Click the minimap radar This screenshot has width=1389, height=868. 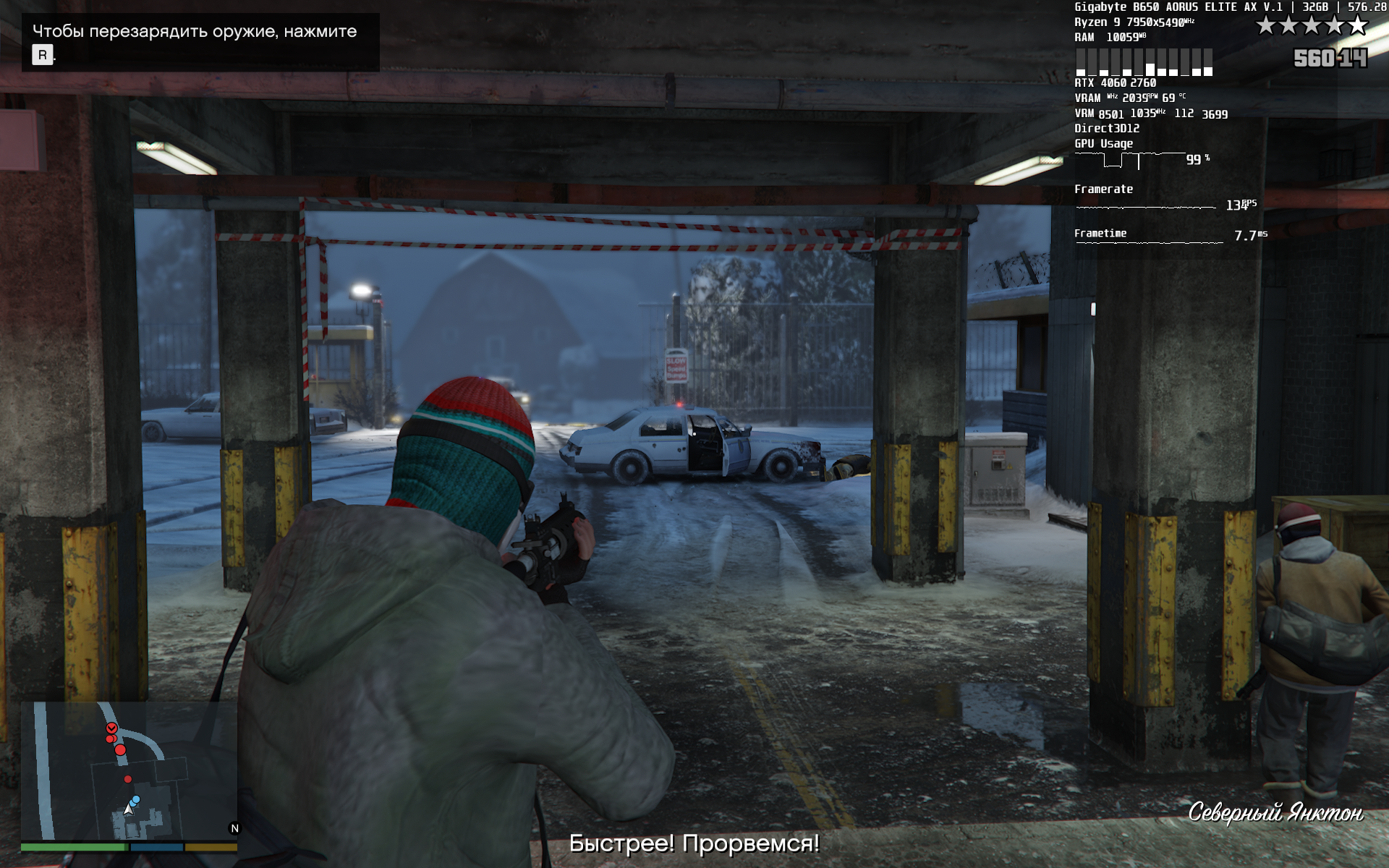129,771
